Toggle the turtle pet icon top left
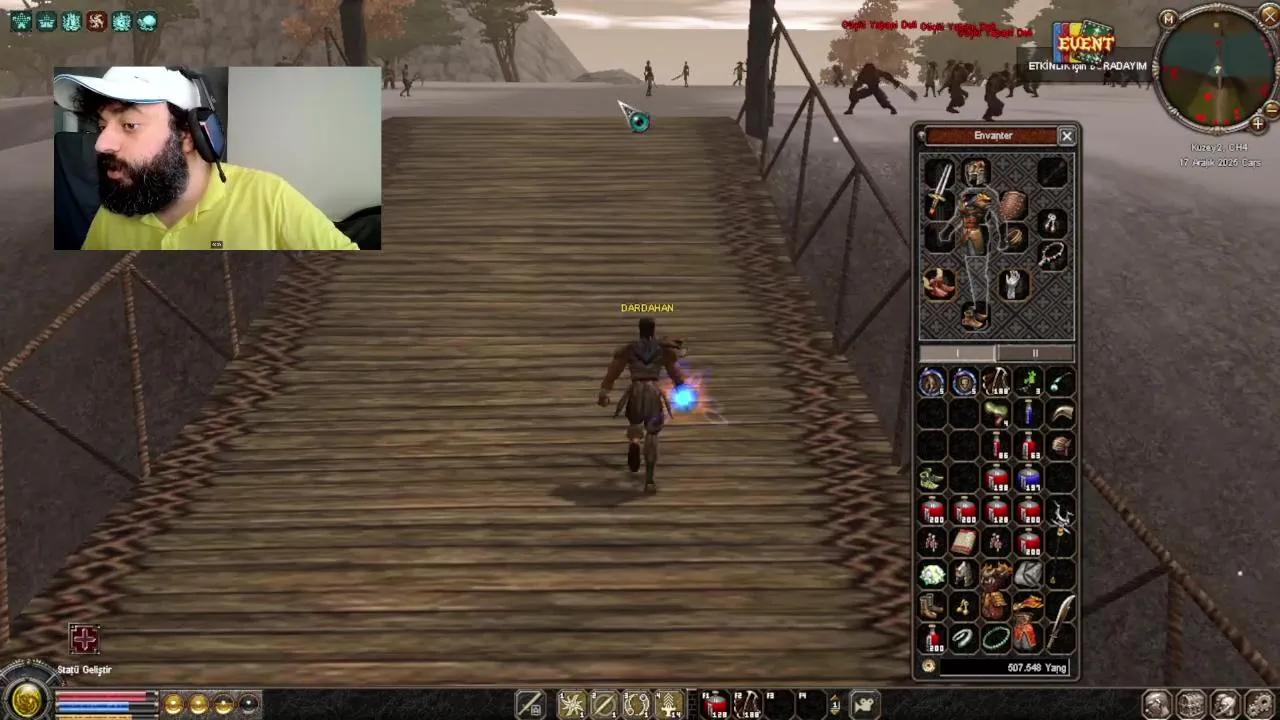This screenshot has width=1280, height=720. [x=148, y=21]
